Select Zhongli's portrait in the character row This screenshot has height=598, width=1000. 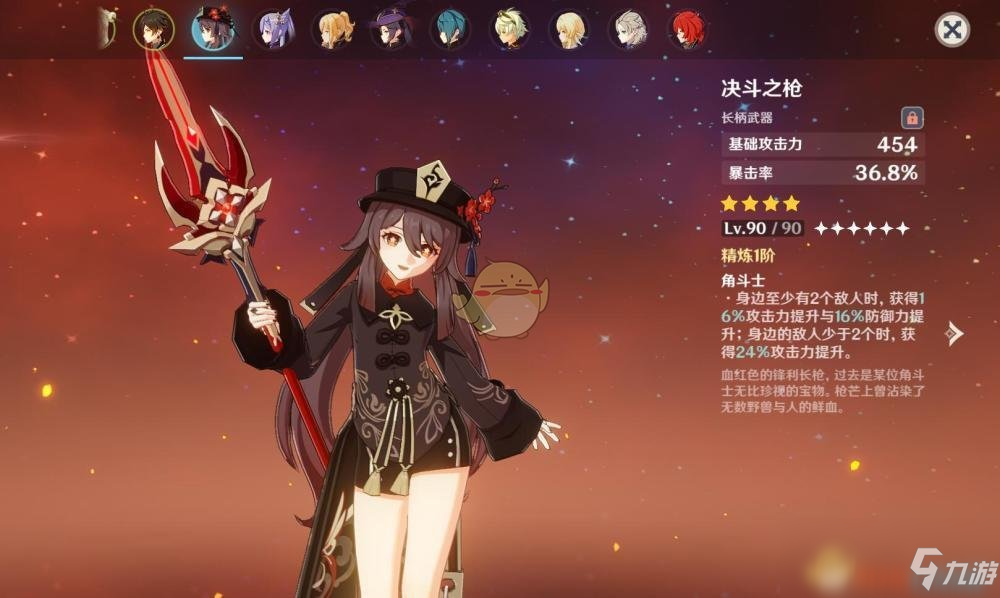(x=153, y=29)
